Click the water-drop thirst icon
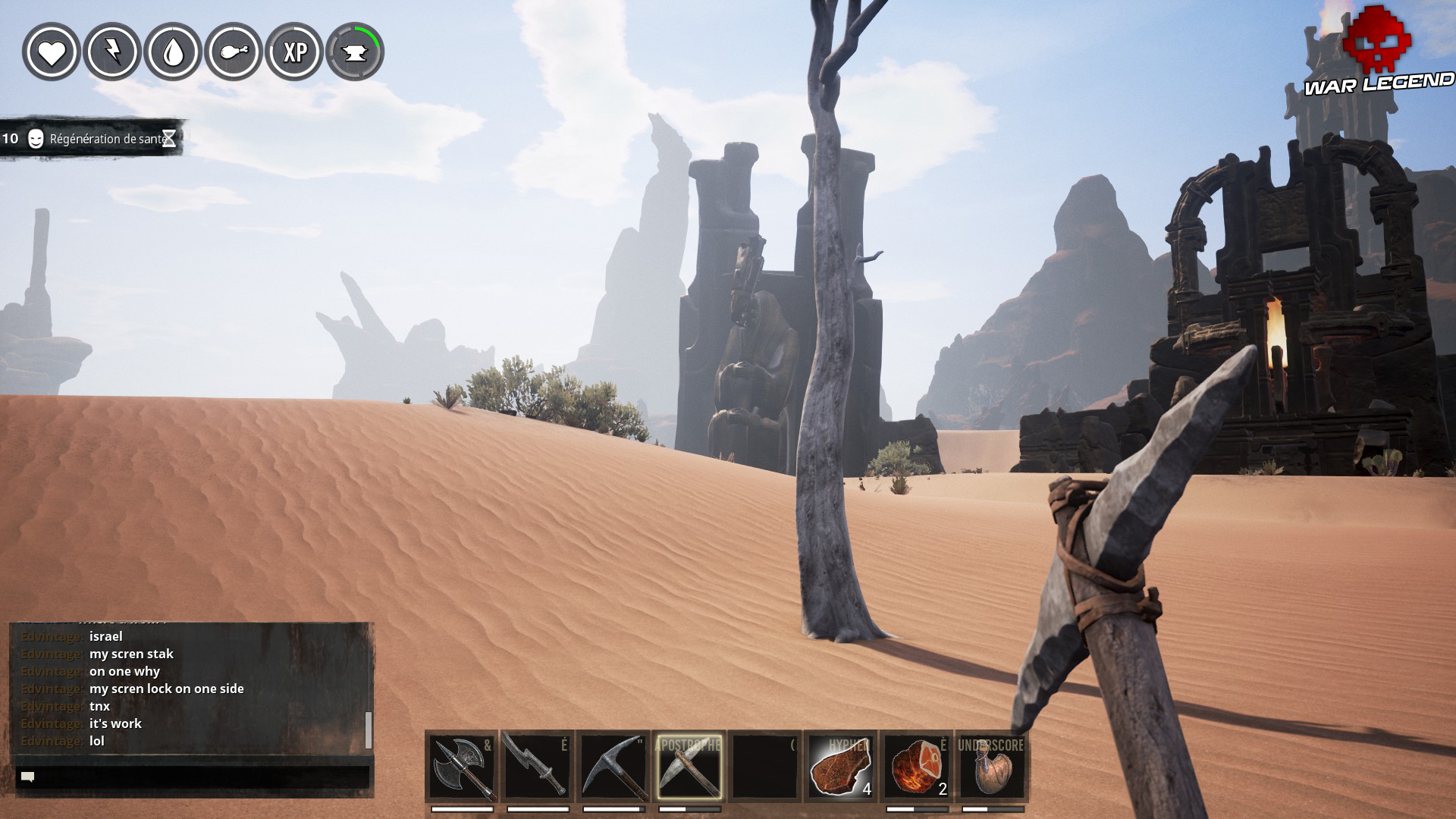1456x819 pixels. (173, 53)
